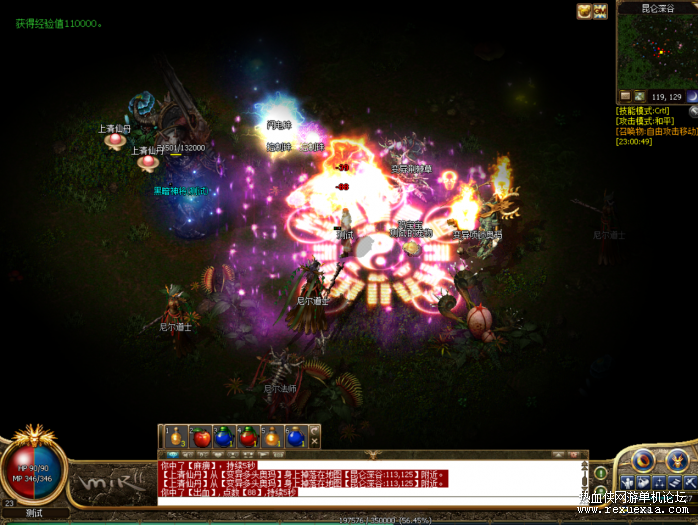Viewport: 698px width, 525px height.
Task: Rotate the belt bar with the arrow button
Action: point(314,431)
